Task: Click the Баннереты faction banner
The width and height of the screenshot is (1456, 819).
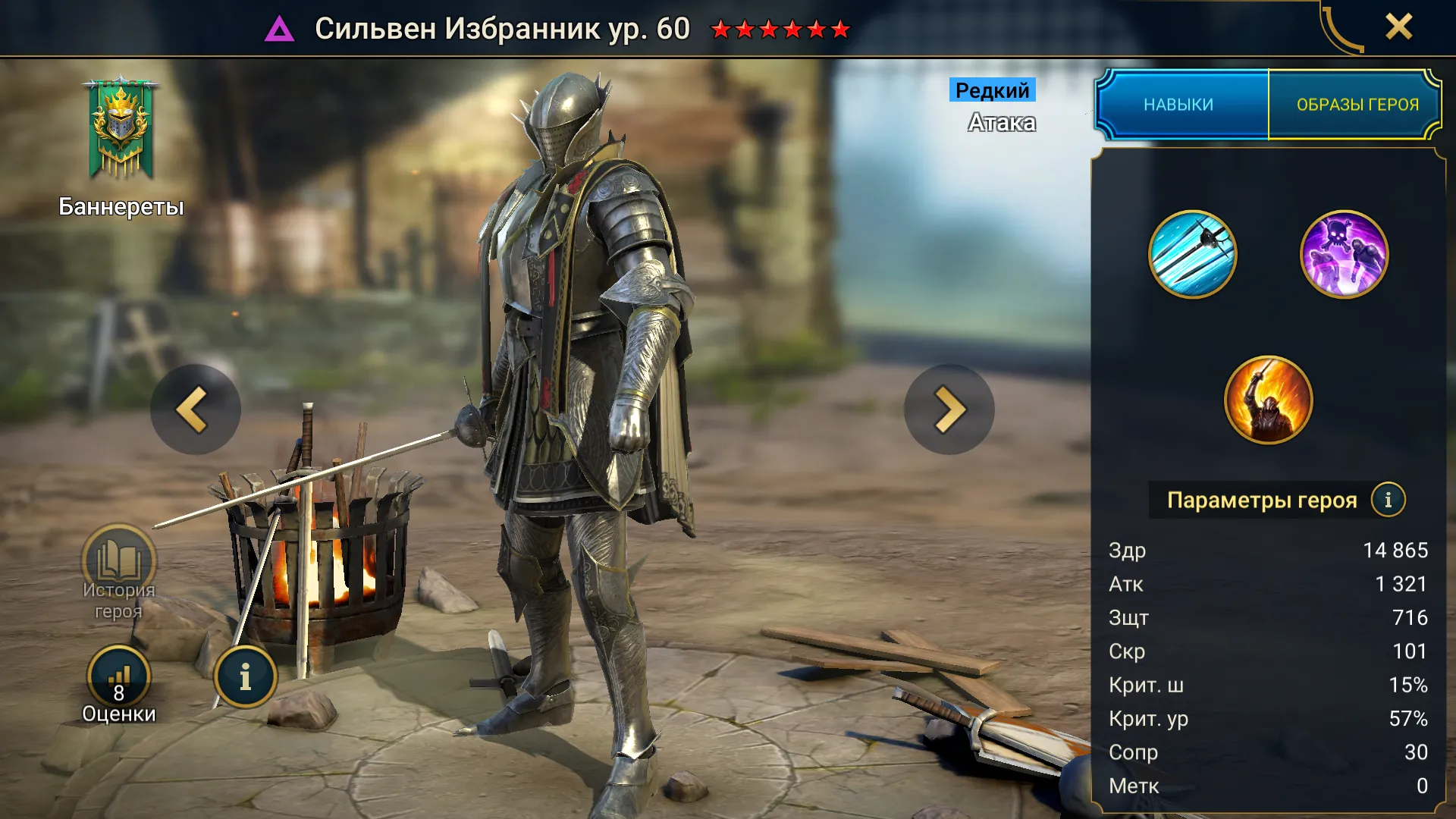Action: coord(121,129)
